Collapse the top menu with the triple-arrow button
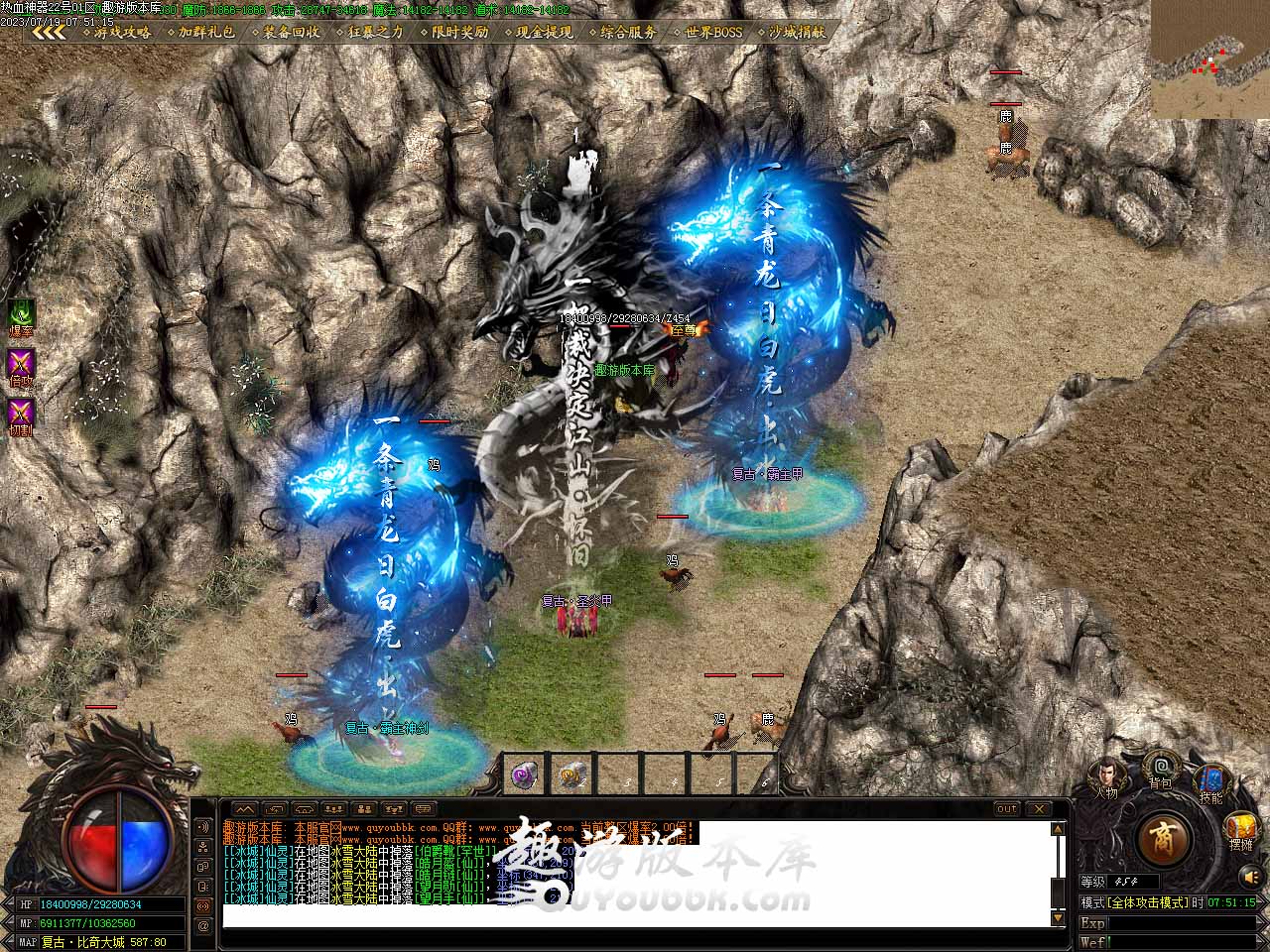This screenshot has width=1270, height=952. (49, 32)
